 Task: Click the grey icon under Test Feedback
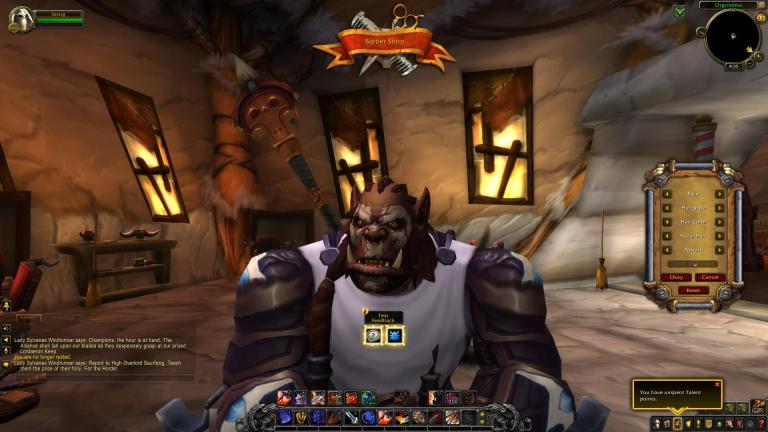click(x=373, y=336)
